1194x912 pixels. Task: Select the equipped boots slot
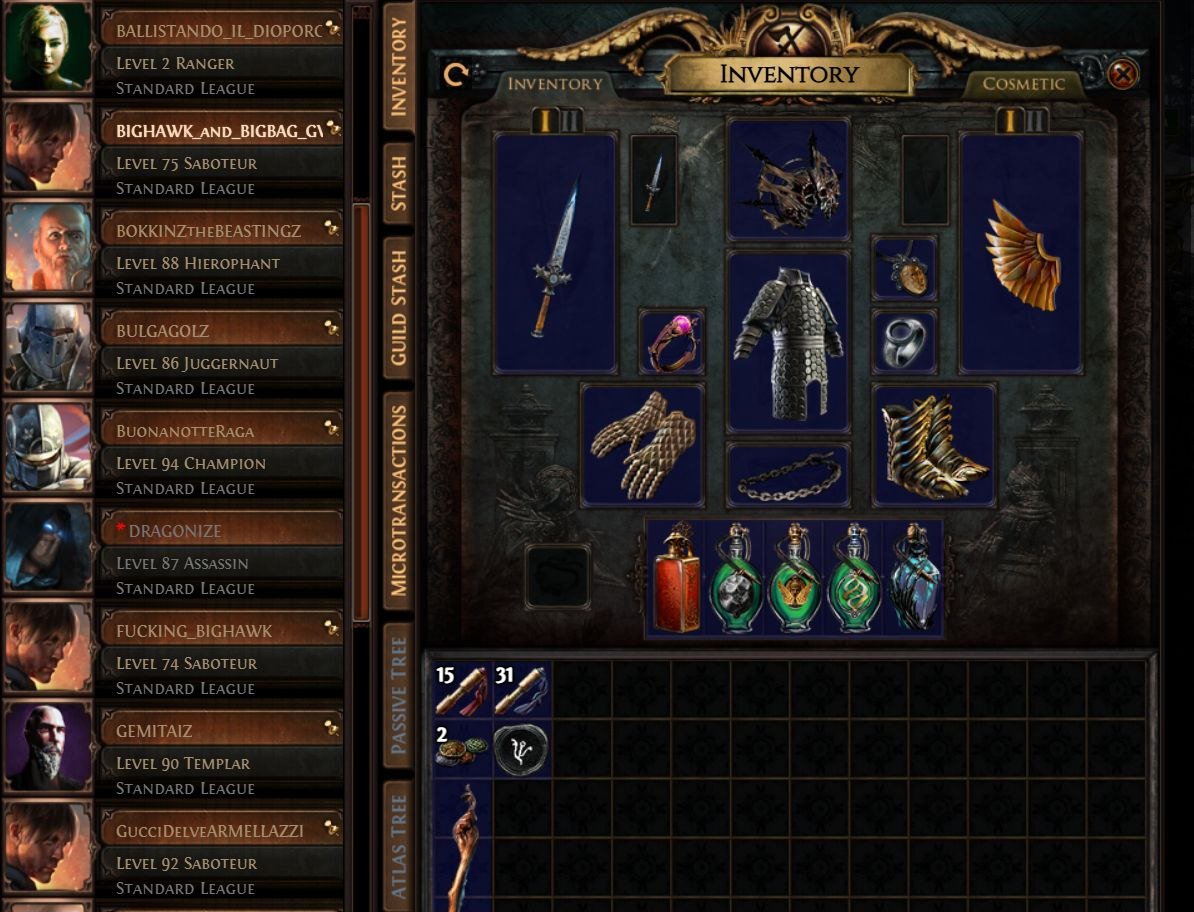click(x=934, y=445)
